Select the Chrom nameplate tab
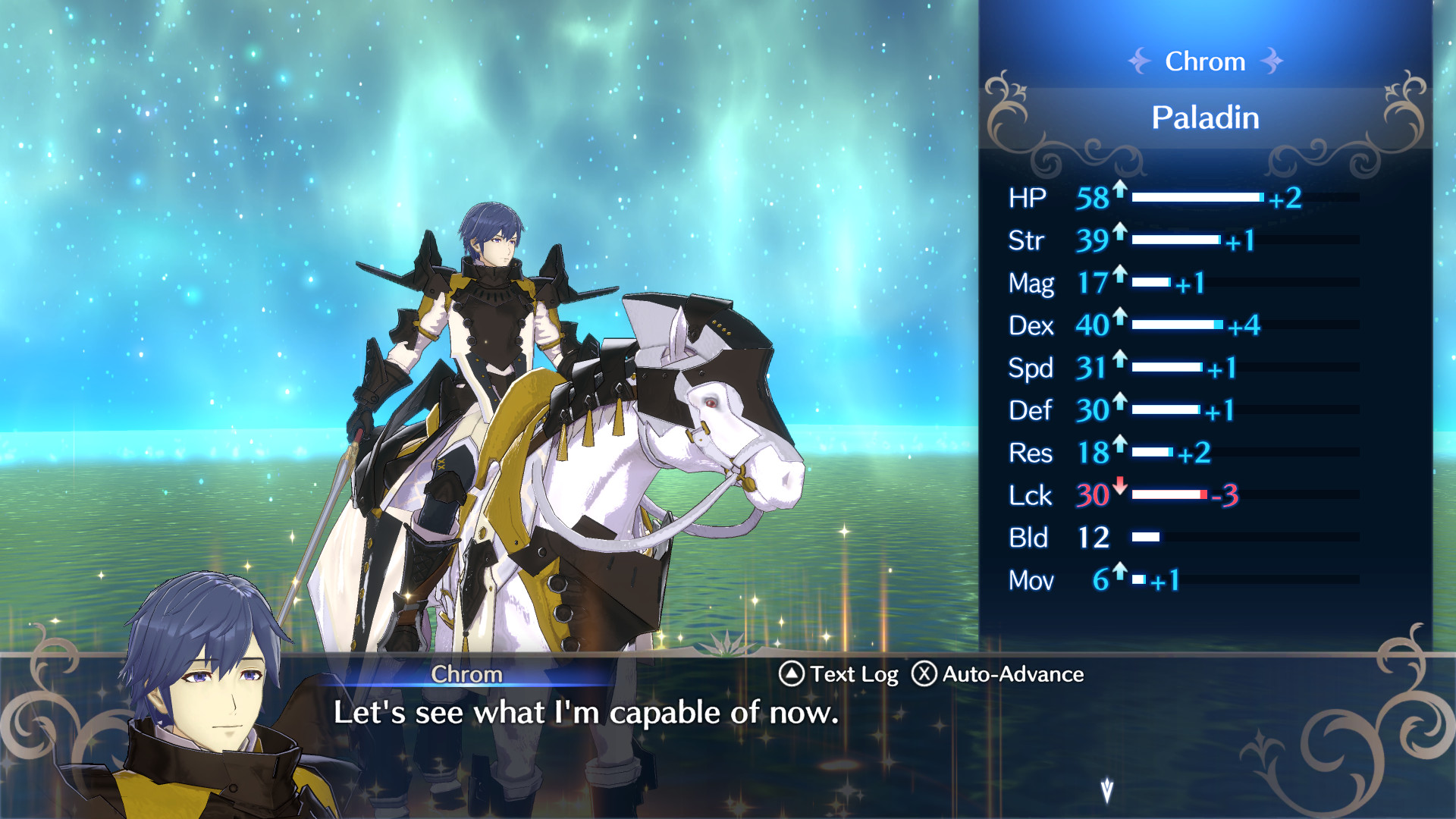 [x=466, y=674]
